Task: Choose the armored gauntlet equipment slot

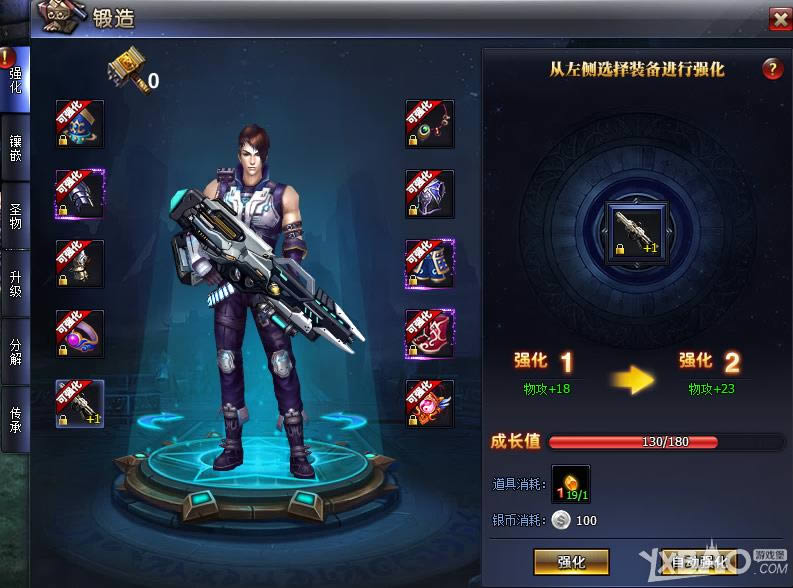Action: point(80,194)
